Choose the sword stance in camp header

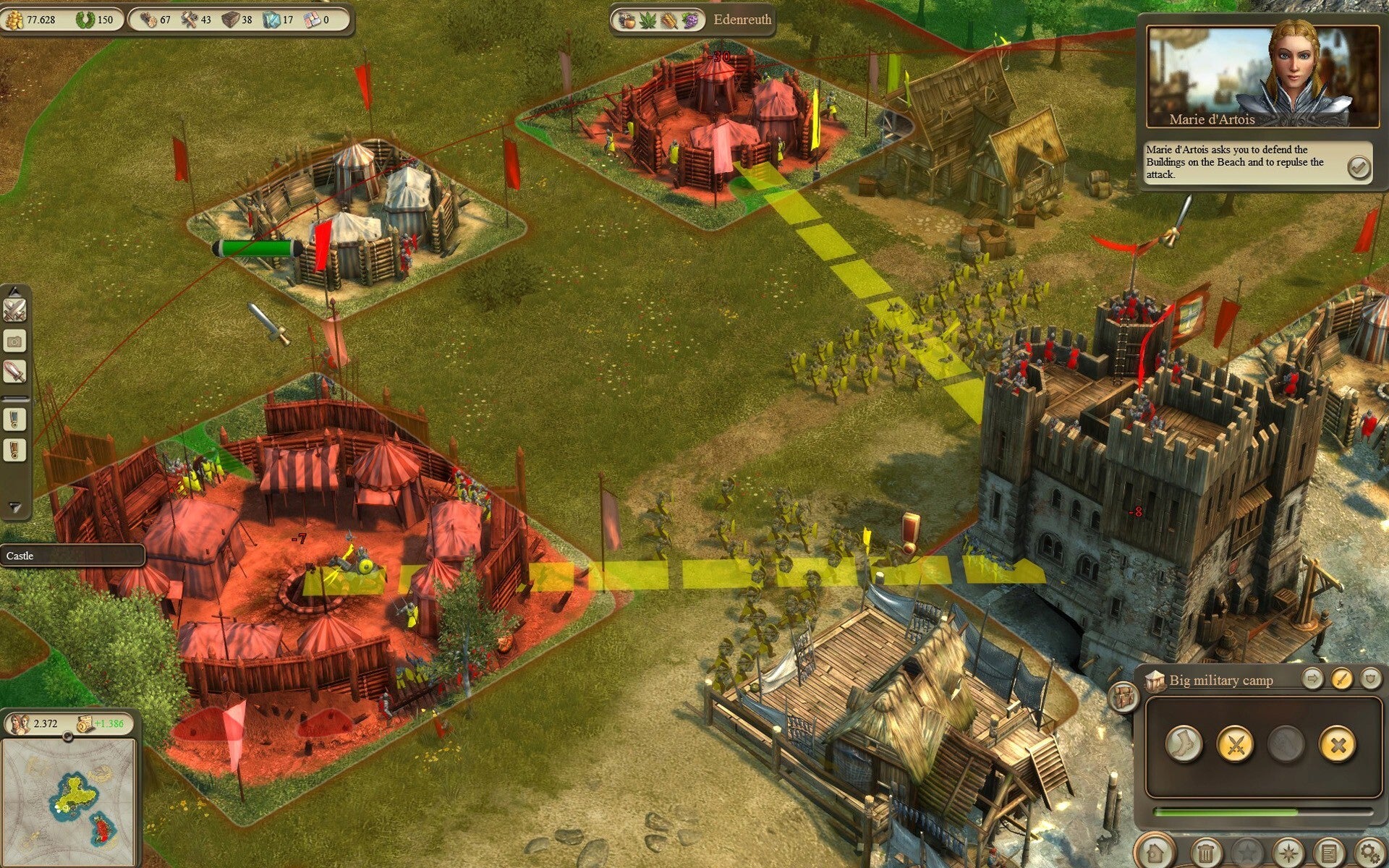[x=1341, y=679]
